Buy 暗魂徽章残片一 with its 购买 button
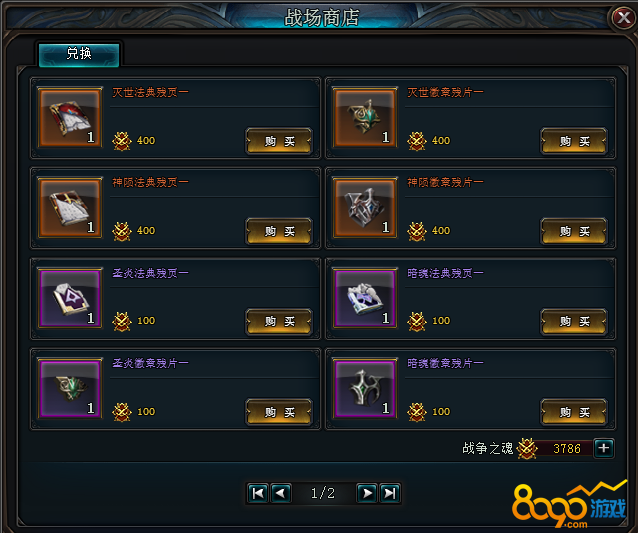The image size is (638, 533). point(574,411)
